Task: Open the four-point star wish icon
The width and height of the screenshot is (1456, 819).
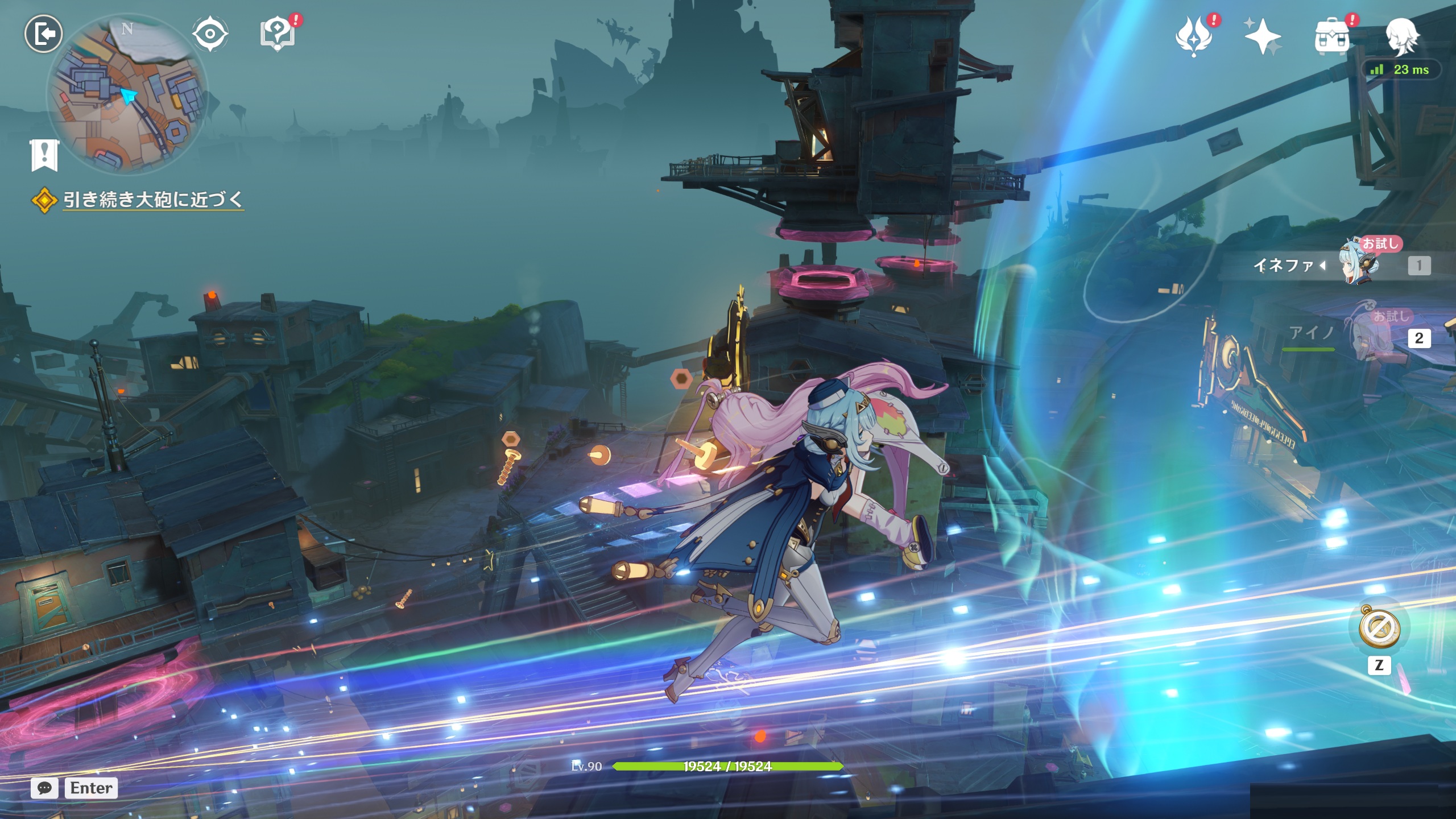Action: [x=1262, y=36]
